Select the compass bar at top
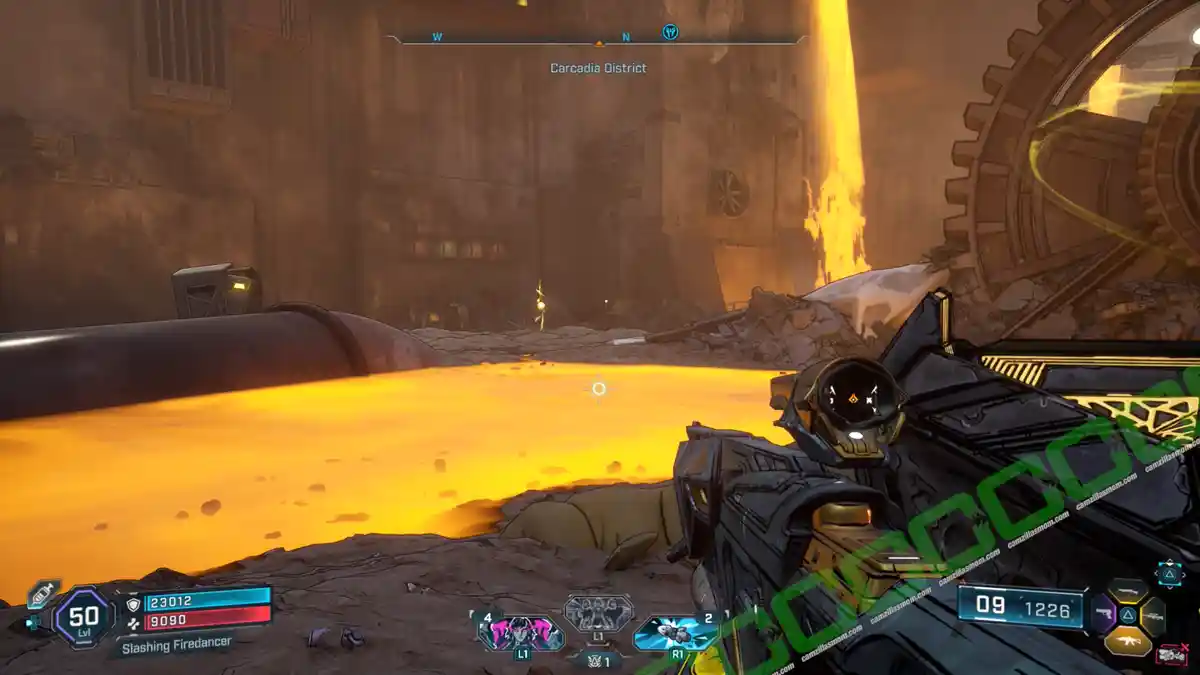Screen dimensions: 1200x675 (598, 40)
